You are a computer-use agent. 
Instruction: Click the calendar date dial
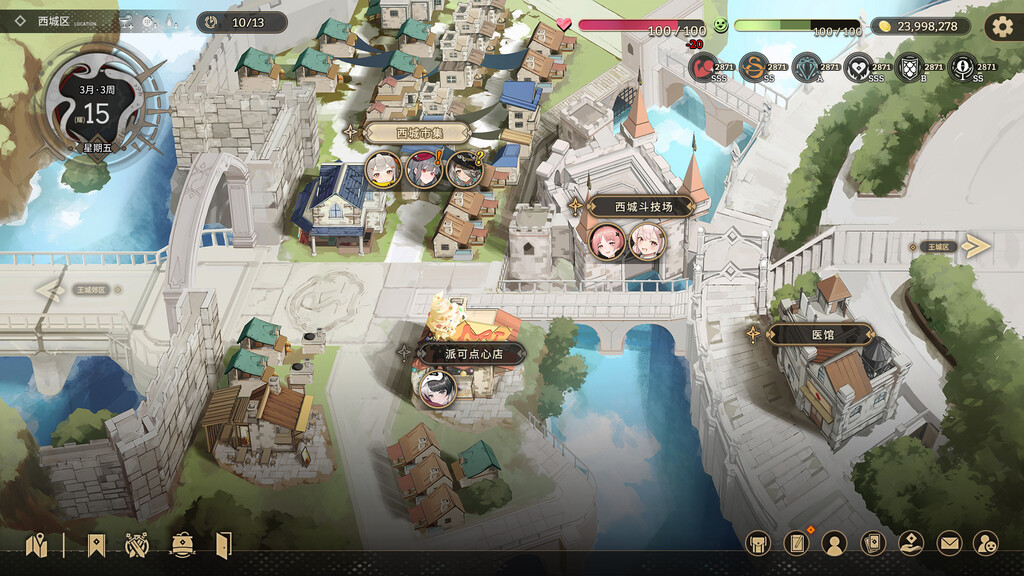pos(96,113)
